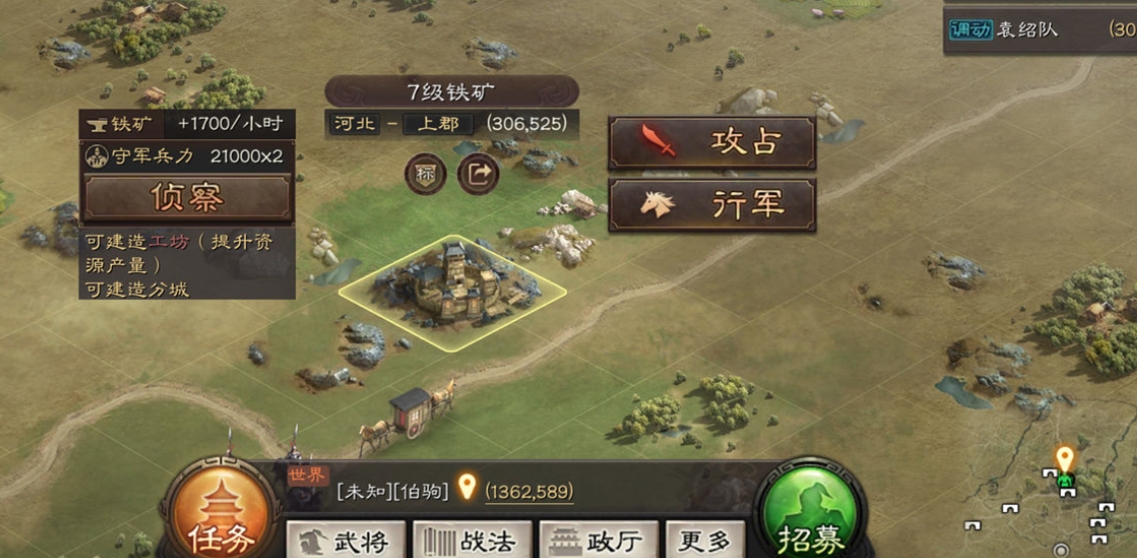Mark this tile with the 标 icon
The height and width of the screenshot is (558, 1137).
click(425, 174)
